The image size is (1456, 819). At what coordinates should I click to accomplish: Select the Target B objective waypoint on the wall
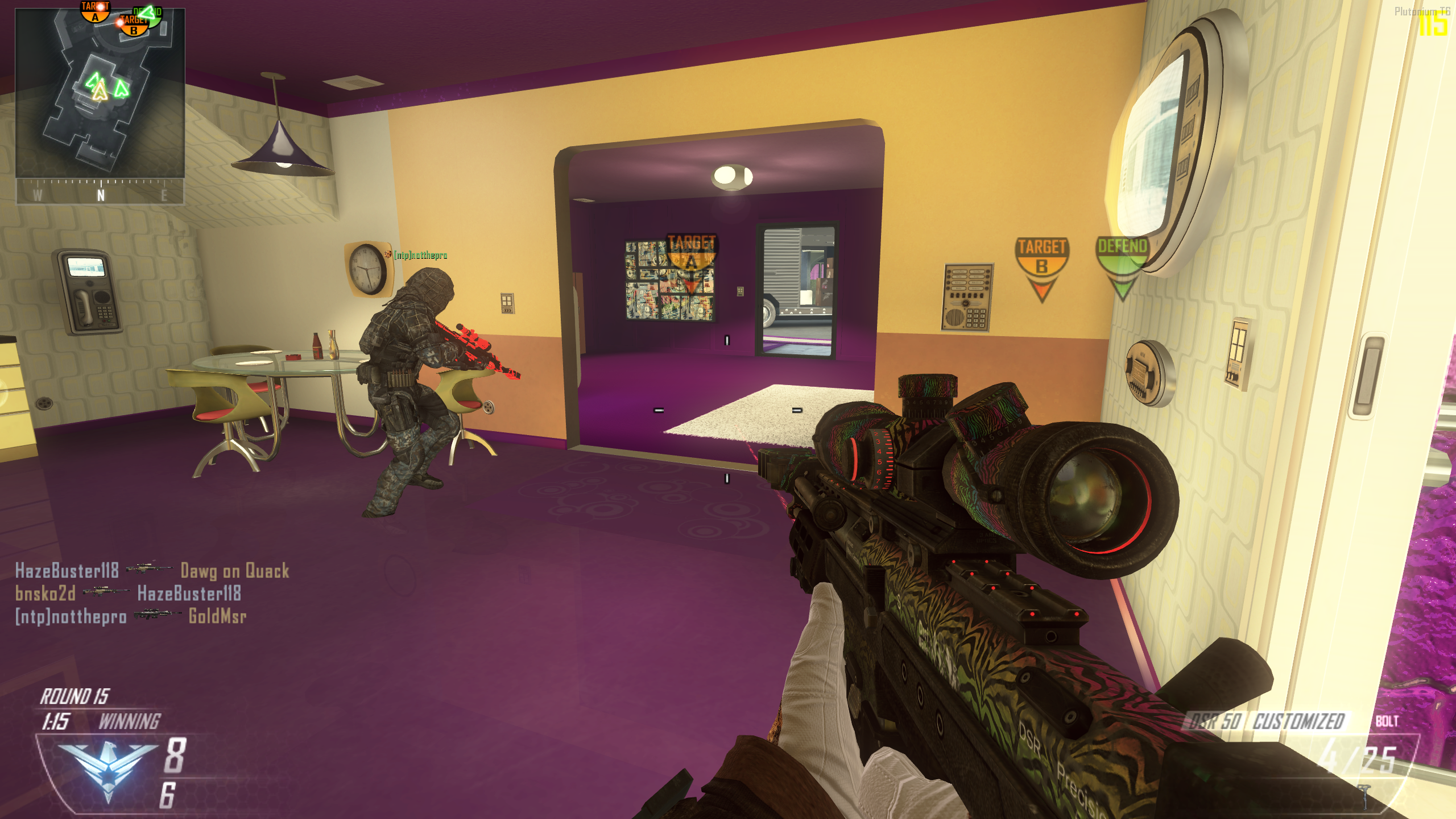pos(1041,267)
